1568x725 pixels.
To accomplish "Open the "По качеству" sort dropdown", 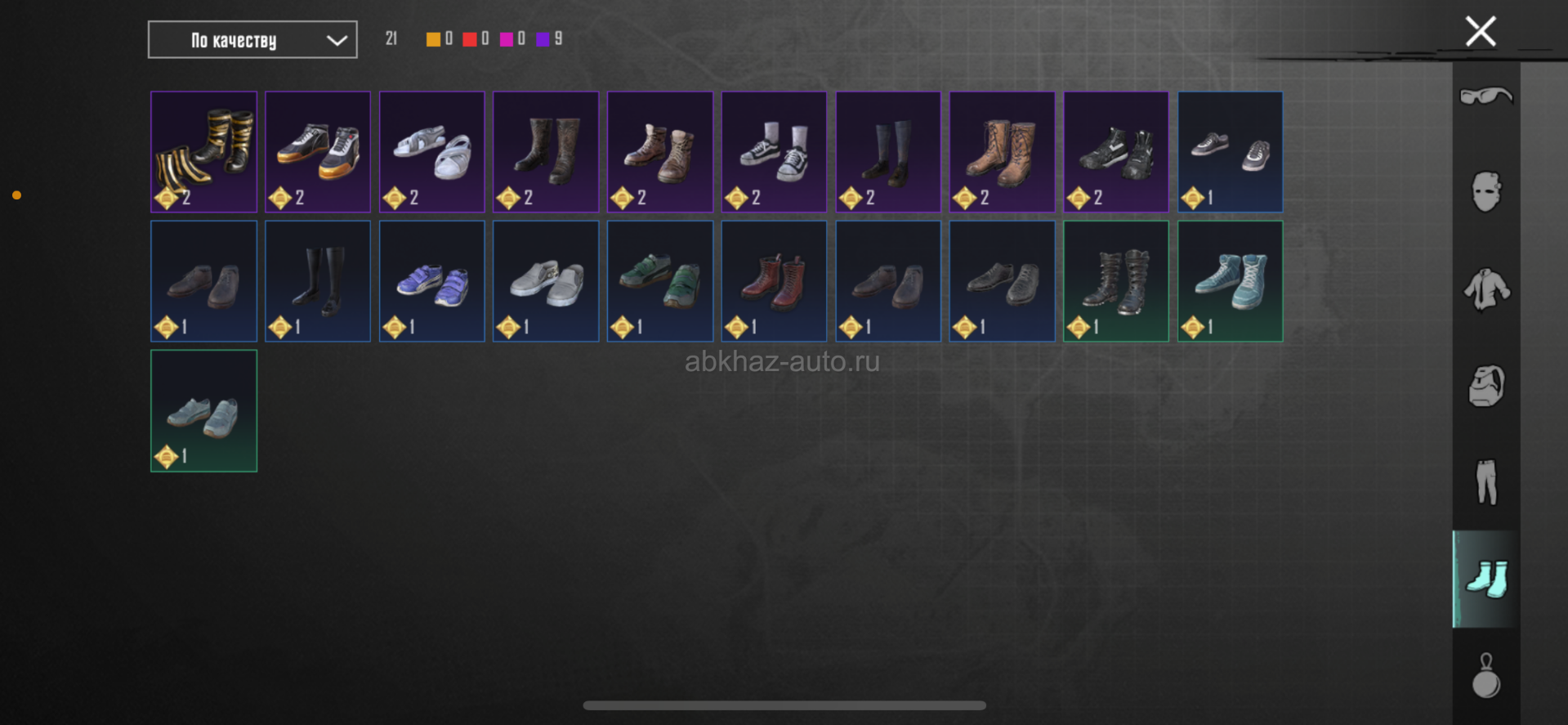I will pyautogui.click(x=252, y=40).
